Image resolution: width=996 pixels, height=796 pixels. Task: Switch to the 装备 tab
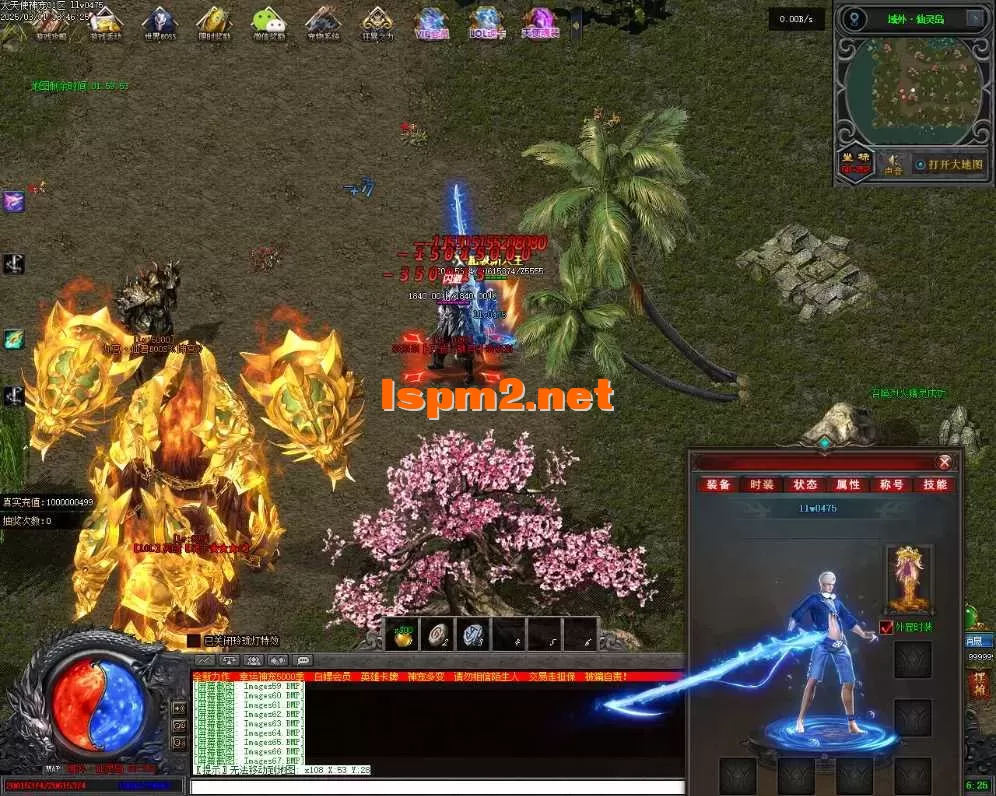pos(718,485)
